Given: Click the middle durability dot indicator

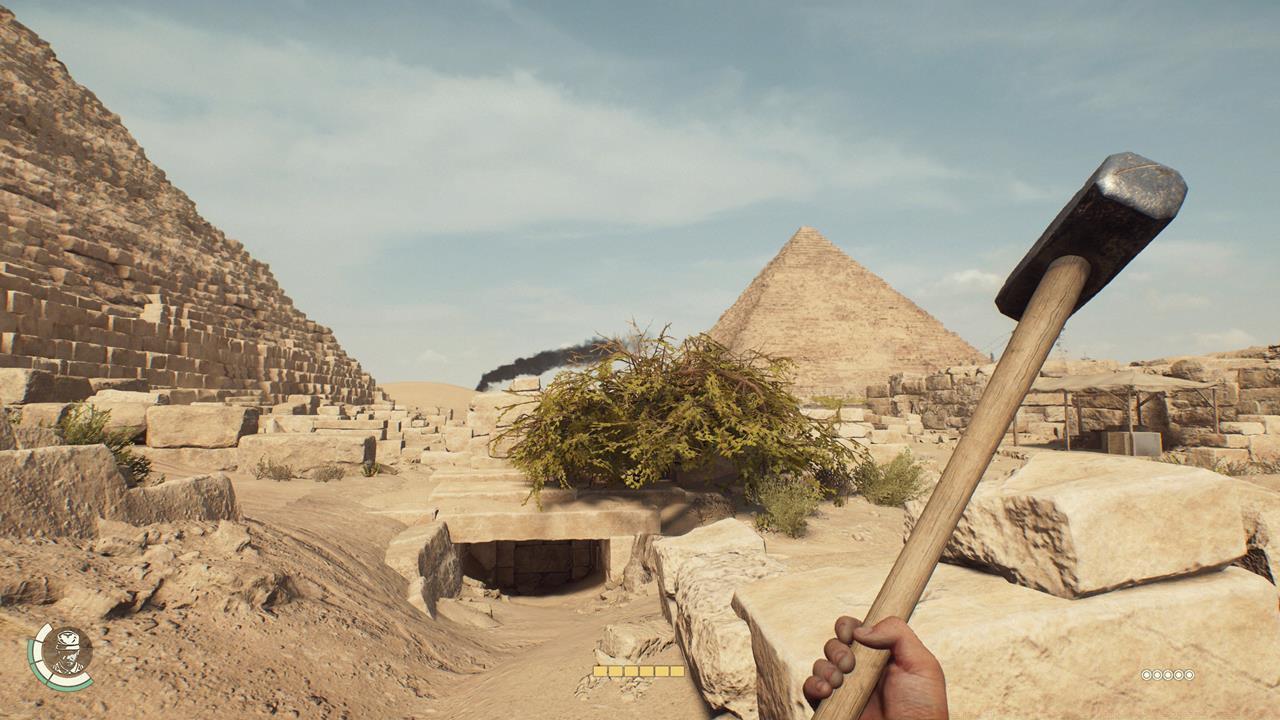Looking at the screenshot, I should [x=1168, y=675].
